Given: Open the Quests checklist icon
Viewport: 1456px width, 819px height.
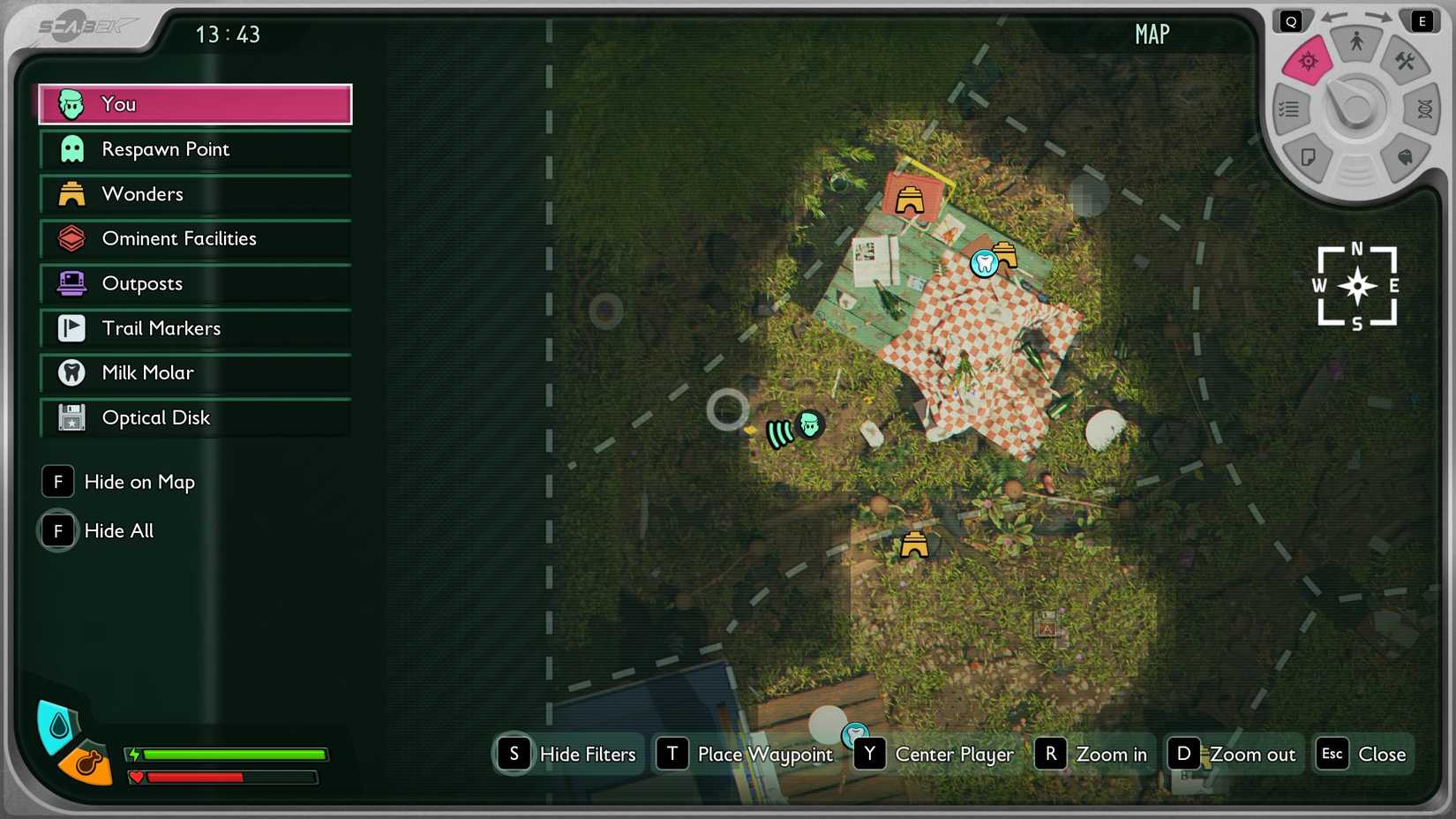Looking at the screenshot, I should (x=1289, y=109).
